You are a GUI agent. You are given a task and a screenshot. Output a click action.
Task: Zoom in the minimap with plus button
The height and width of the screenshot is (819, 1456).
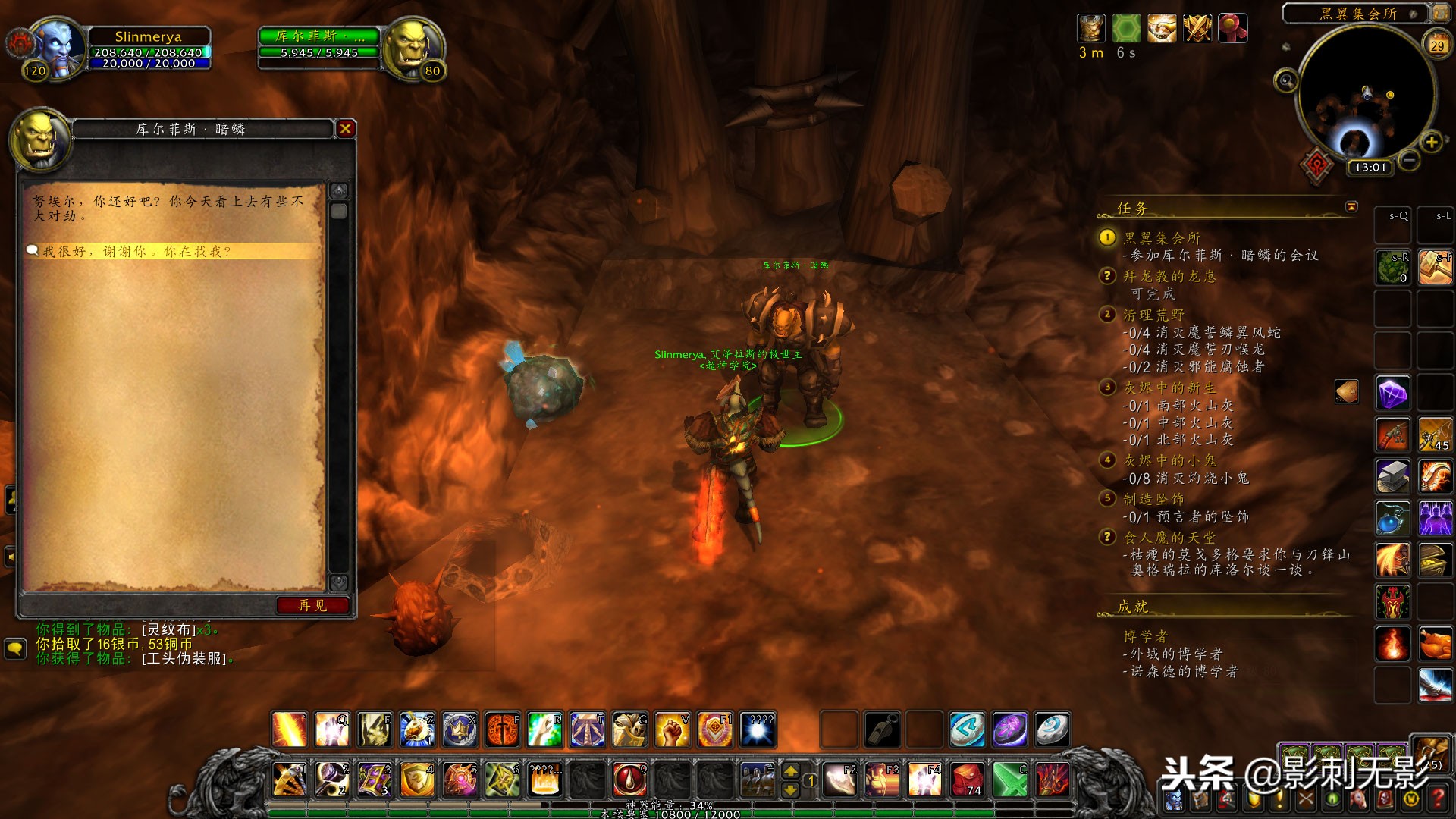pos(1431,142)
